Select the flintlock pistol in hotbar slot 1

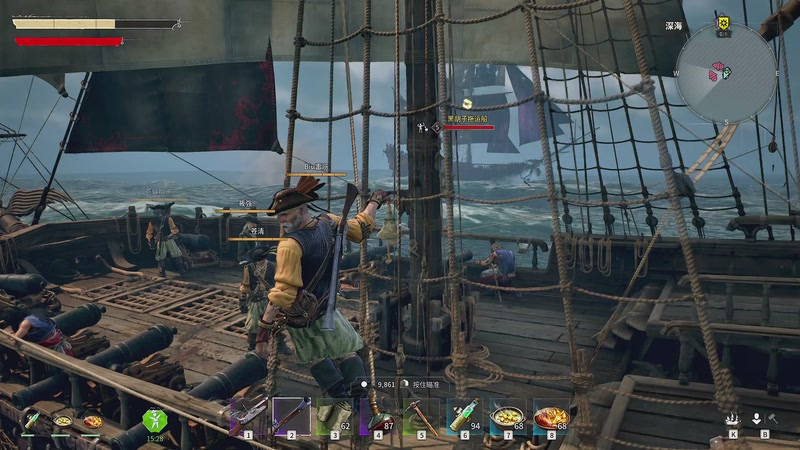[x=247, y=414]
